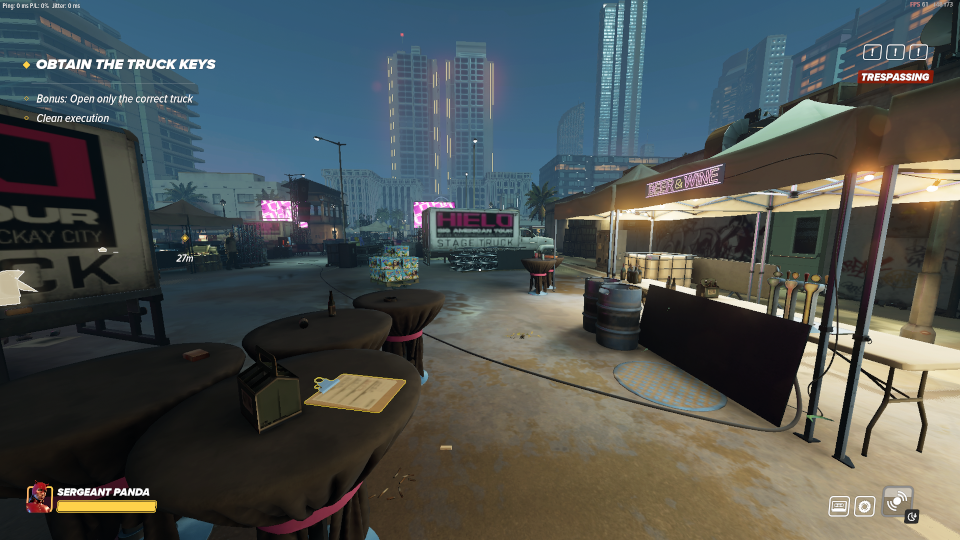Screen dimensions: 960x540
Task: Select Sergeant Panda's character portrait
Action: click(40, 497)
